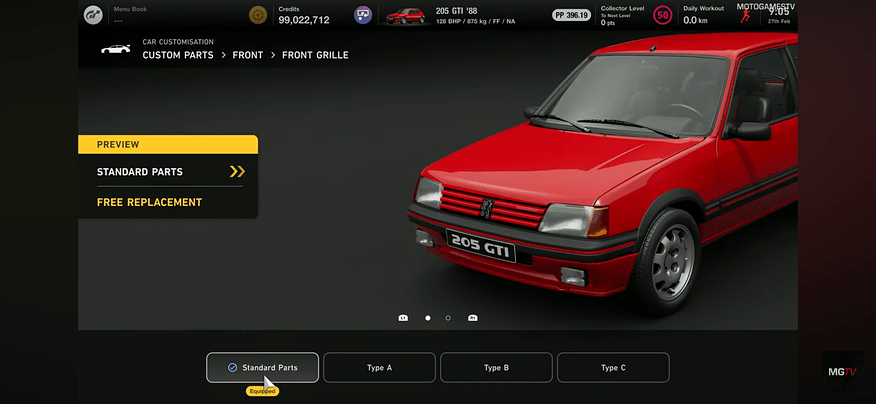Click the gold credits coin icon

(x=258, y=15)
